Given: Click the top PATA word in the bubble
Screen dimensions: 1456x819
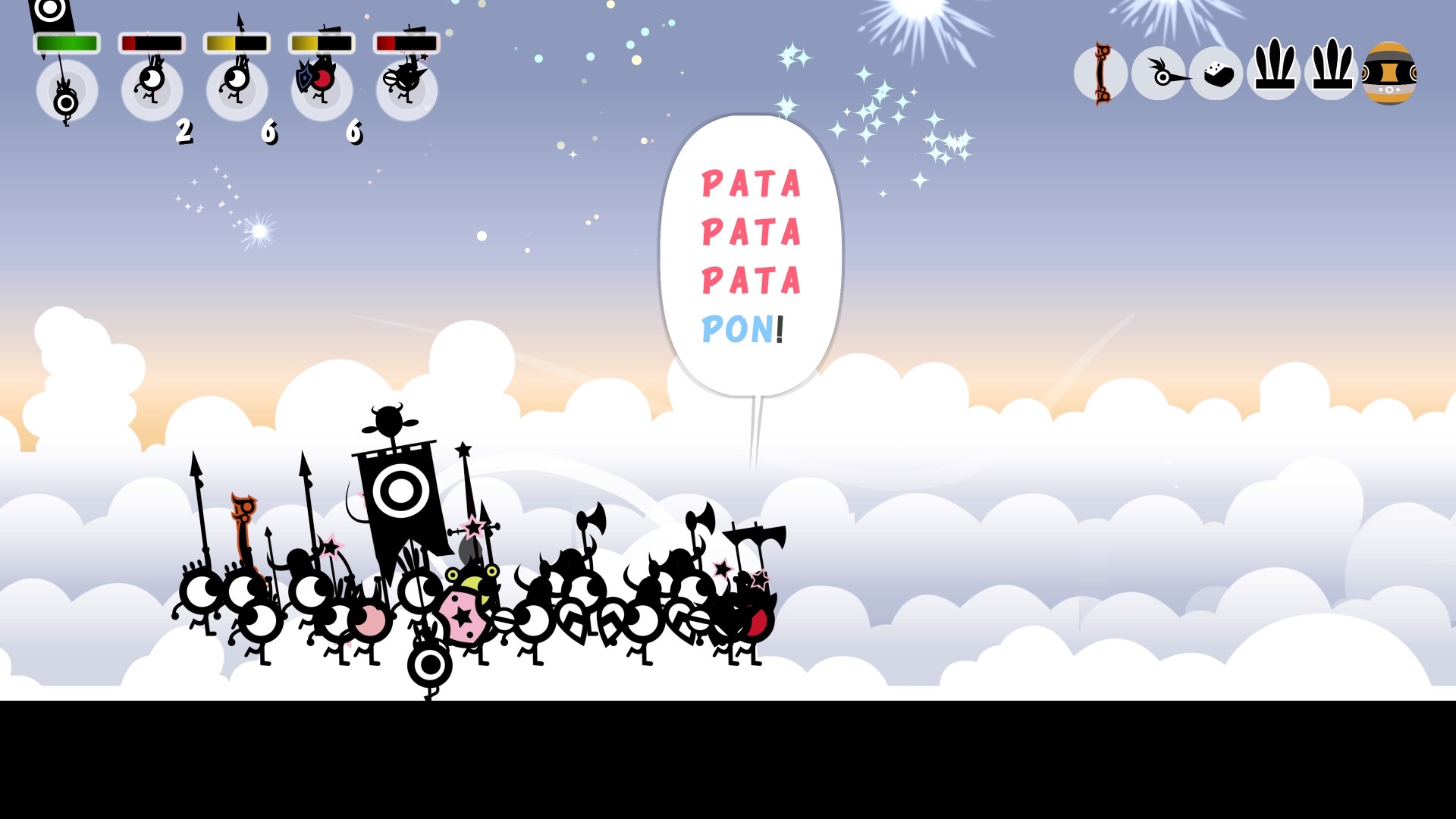Looking at the screenshot, I should 751,182.
